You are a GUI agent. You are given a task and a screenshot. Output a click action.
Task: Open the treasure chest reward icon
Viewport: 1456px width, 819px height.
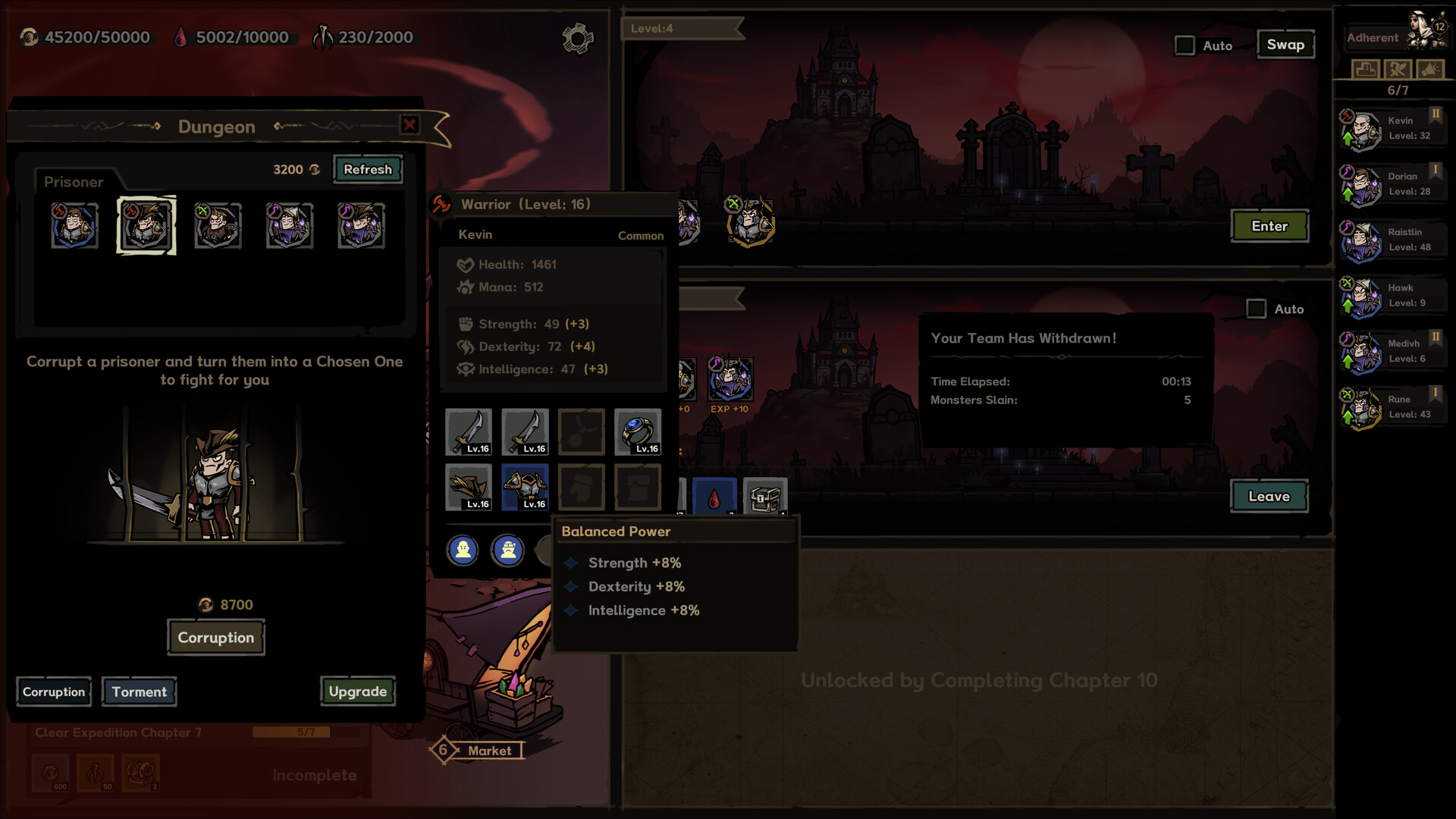pos(765,497)
